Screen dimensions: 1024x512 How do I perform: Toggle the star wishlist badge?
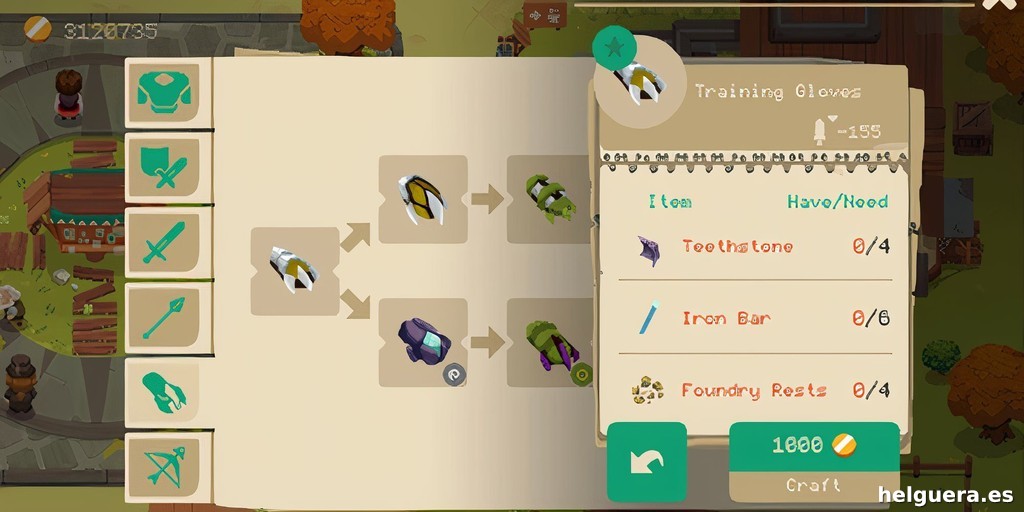pyautogui.click(x=614, y=46)
